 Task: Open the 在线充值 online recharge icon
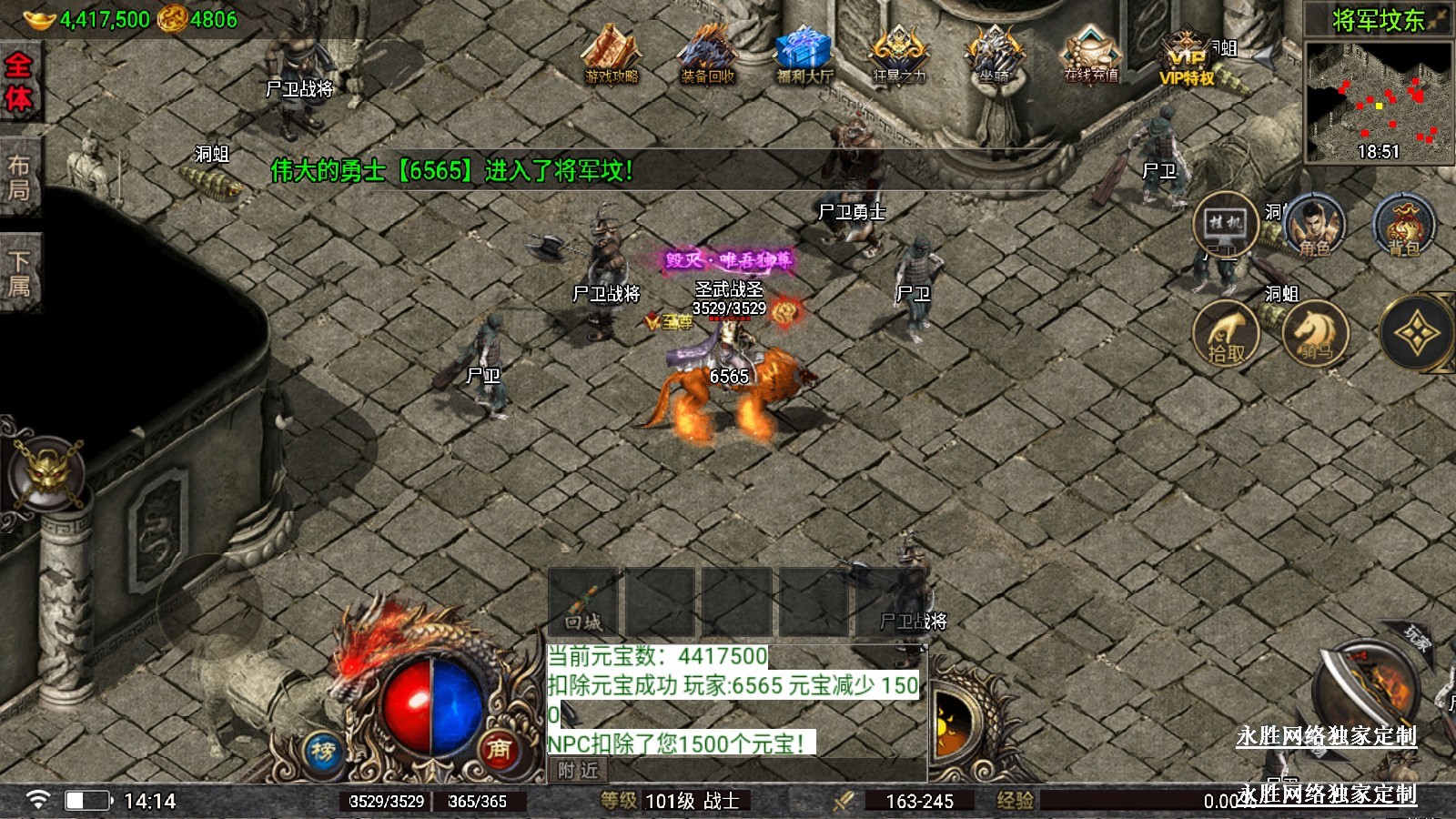click(1091, 56)
